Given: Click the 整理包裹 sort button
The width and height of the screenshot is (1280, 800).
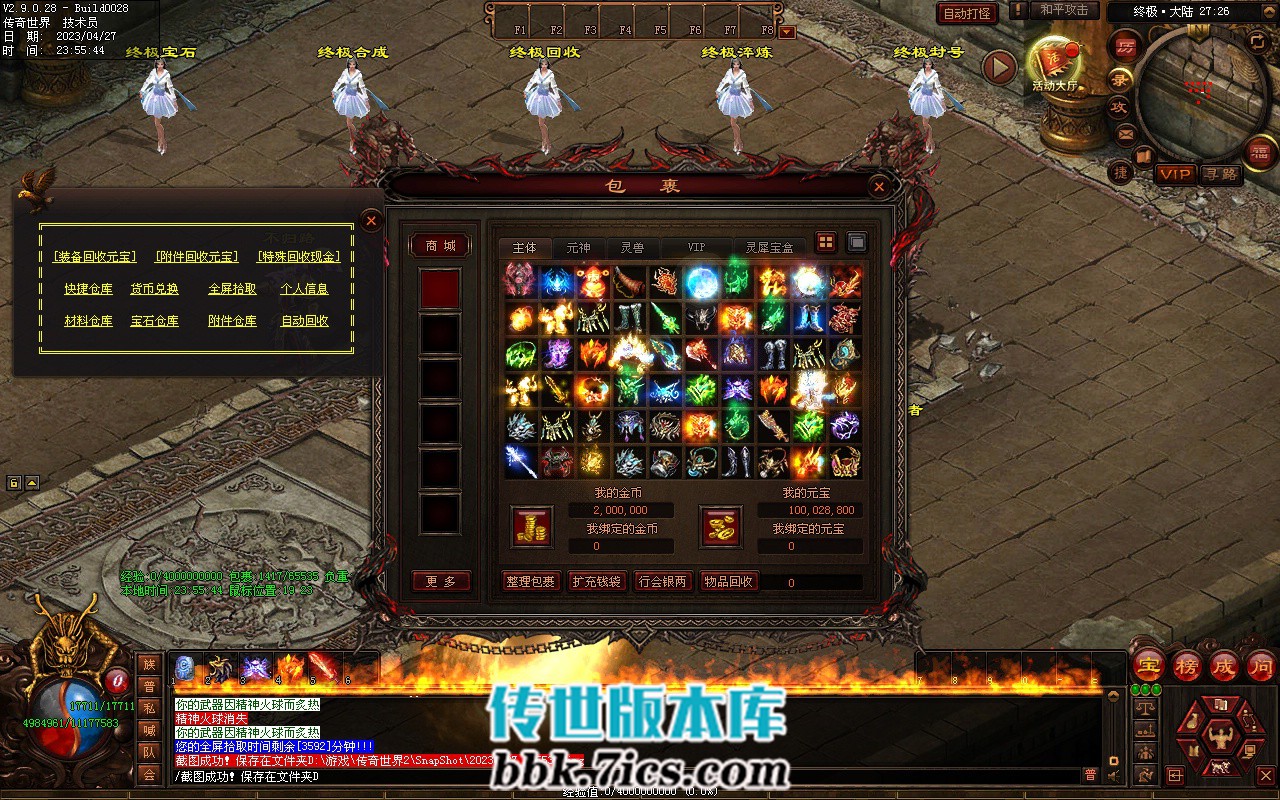Looking at the screenshot, I should (531, 582).
